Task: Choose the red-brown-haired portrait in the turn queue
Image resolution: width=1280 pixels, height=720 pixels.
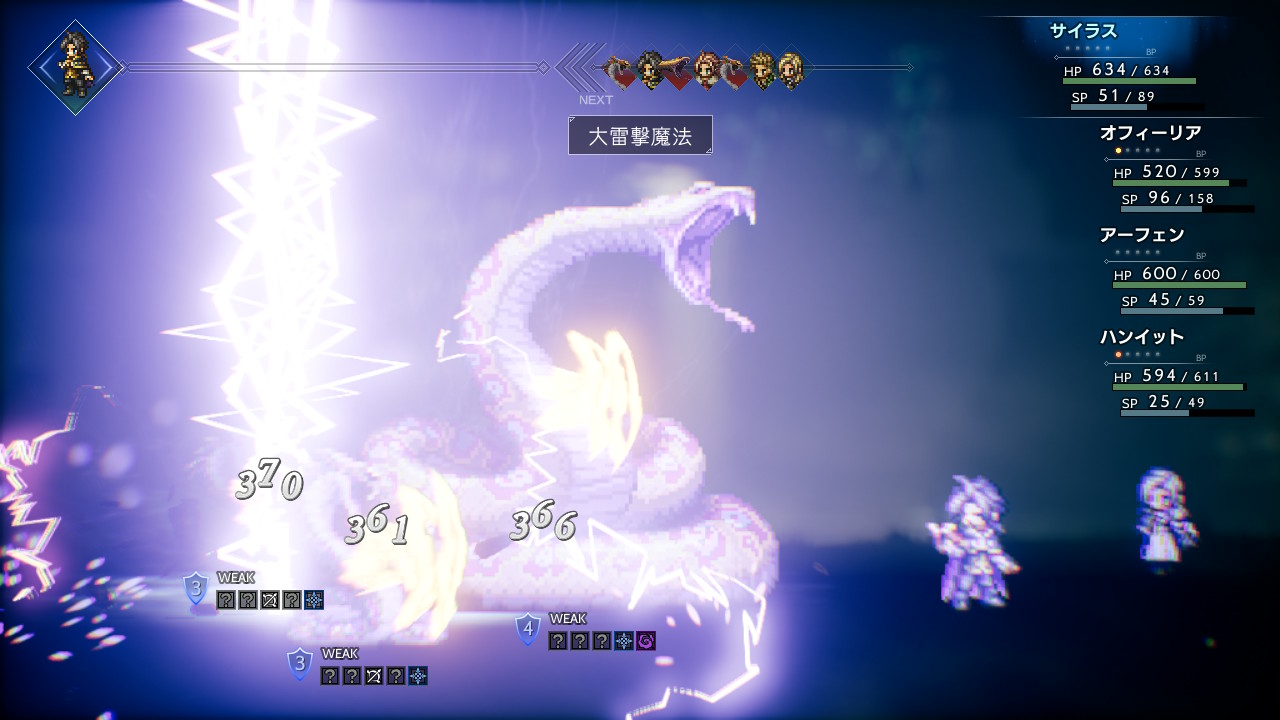Action: pos(708,69)
